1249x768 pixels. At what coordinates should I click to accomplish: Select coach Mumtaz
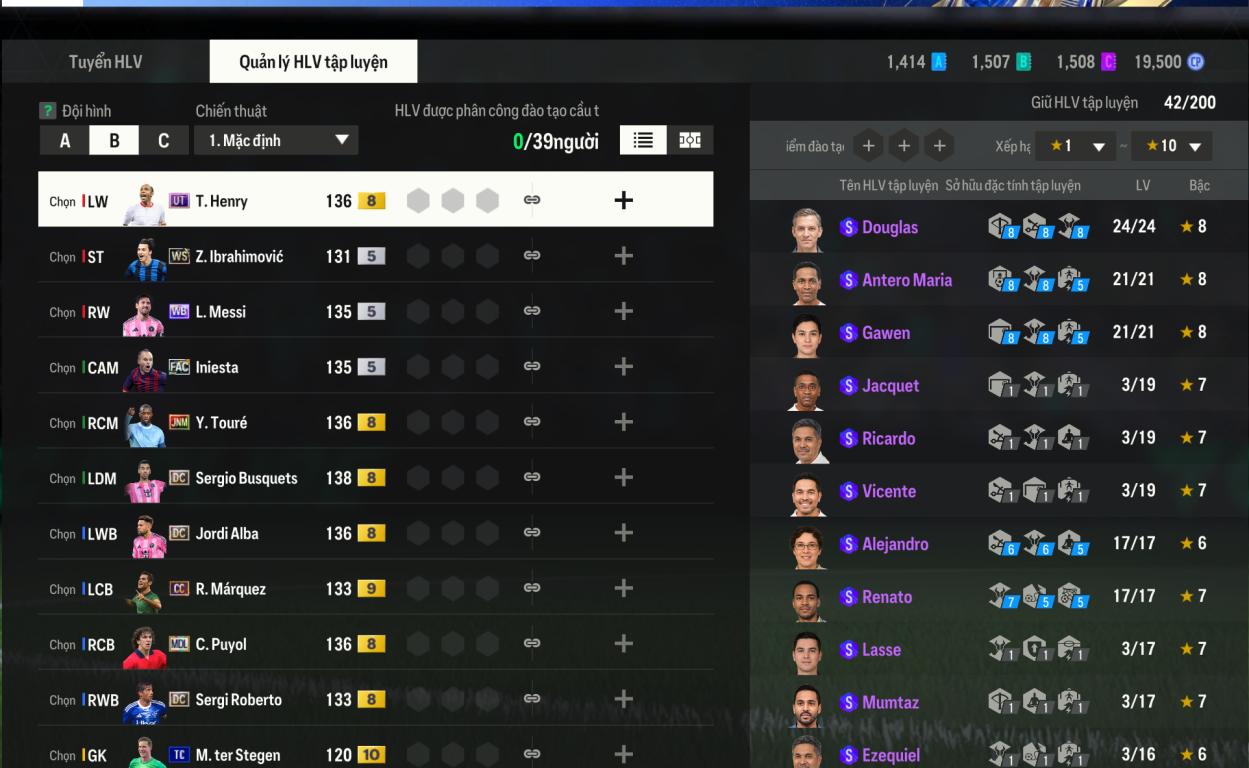pos(890,702)
